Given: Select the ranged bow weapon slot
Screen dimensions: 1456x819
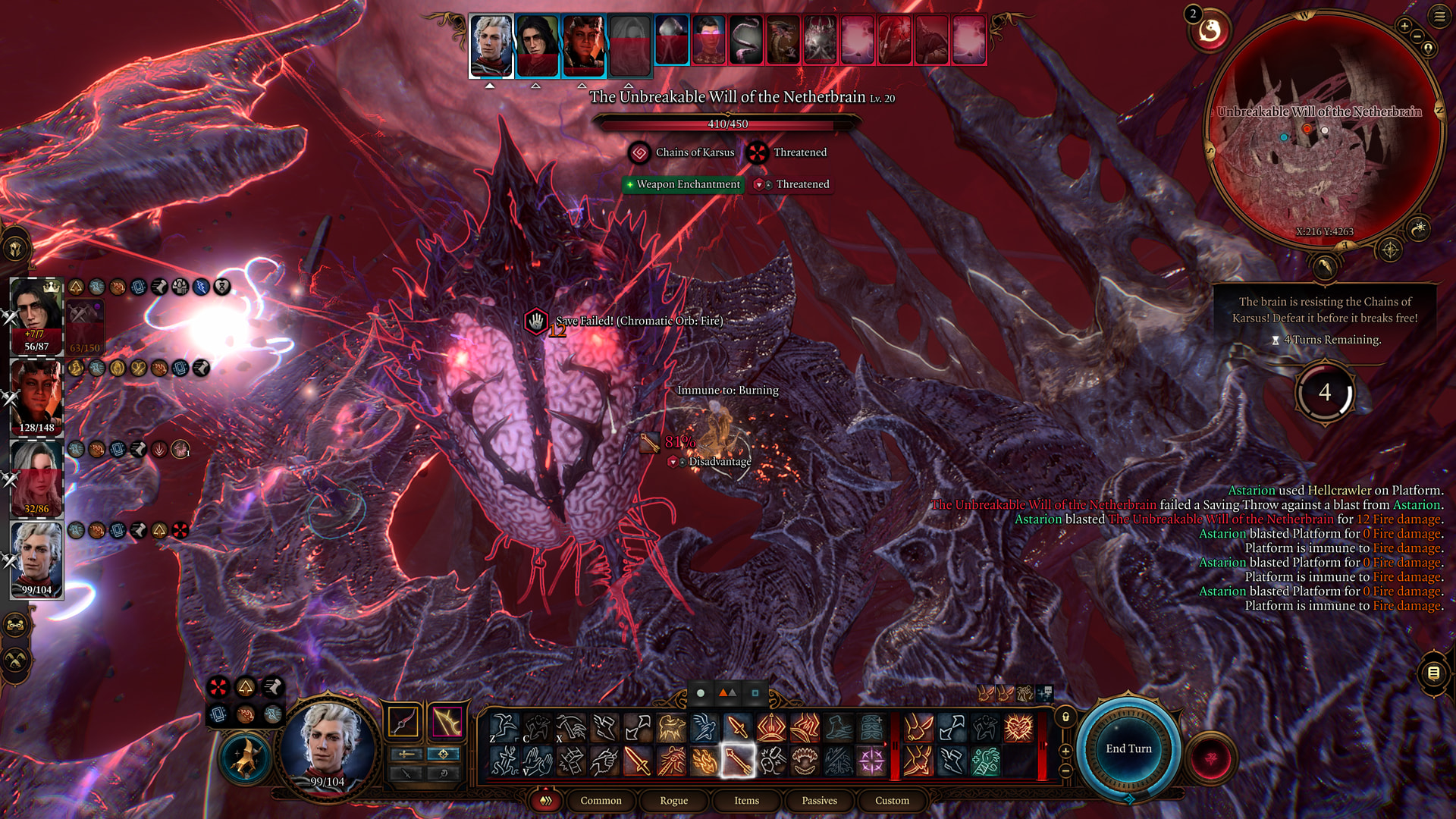Looking at the screenshot, I should (x=447, y=721).
